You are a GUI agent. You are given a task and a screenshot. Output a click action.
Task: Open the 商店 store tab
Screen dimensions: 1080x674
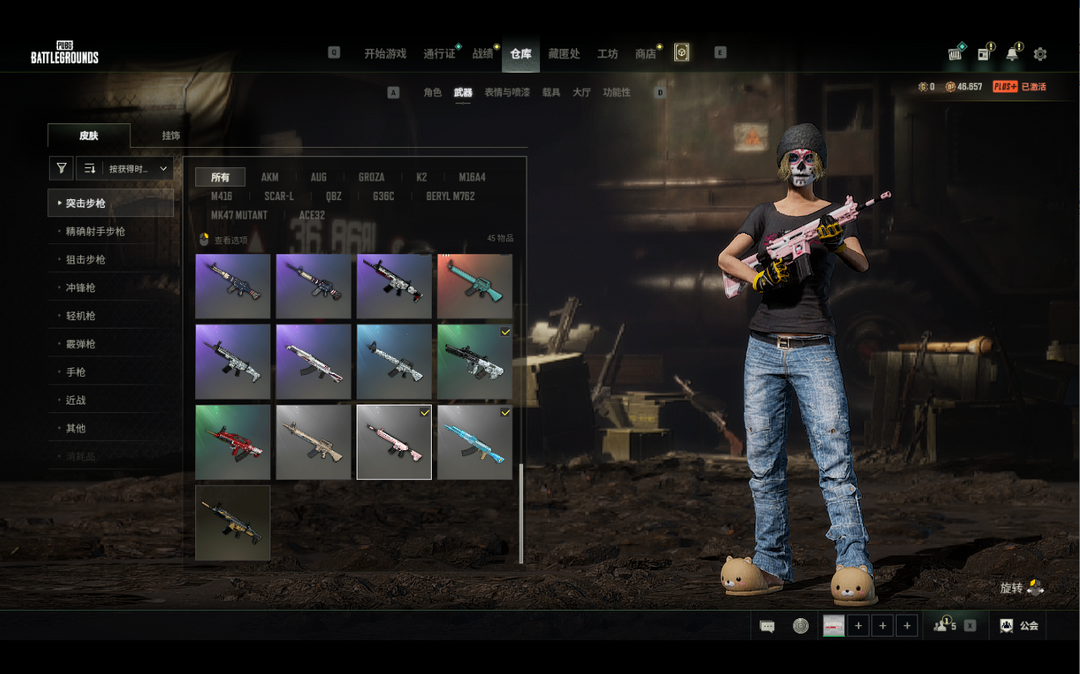point(646,54)
